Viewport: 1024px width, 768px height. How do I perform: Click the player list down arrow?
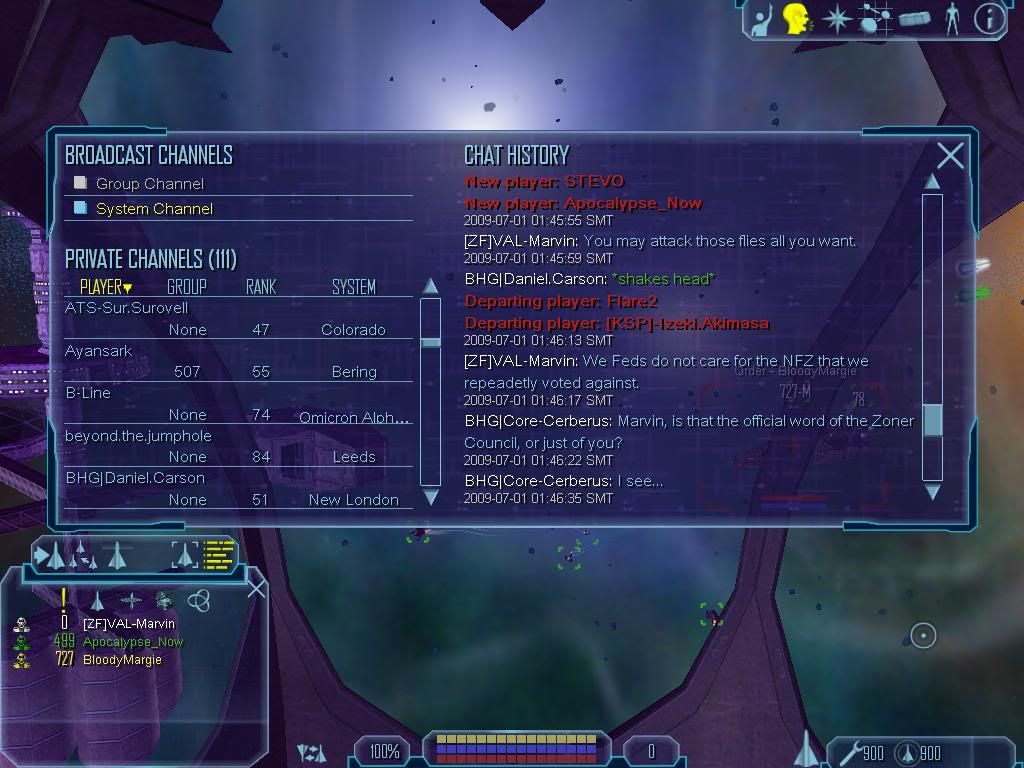tap(431, 496)
